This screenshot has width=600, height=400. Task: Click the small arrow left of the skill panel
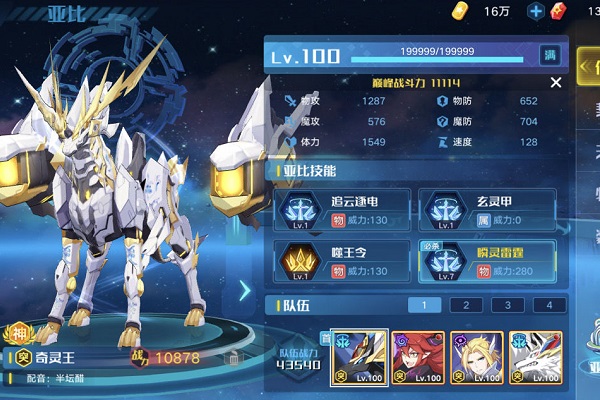click(x=246, y=290)
